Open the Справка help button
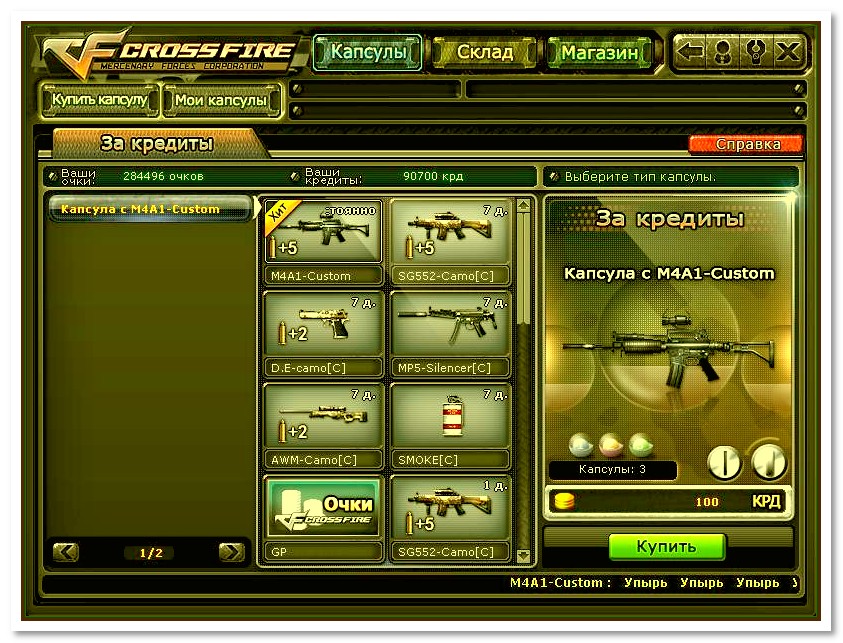The width and height of the screenshot is (843, 643). pyautogui.click(x=747, y=144)
